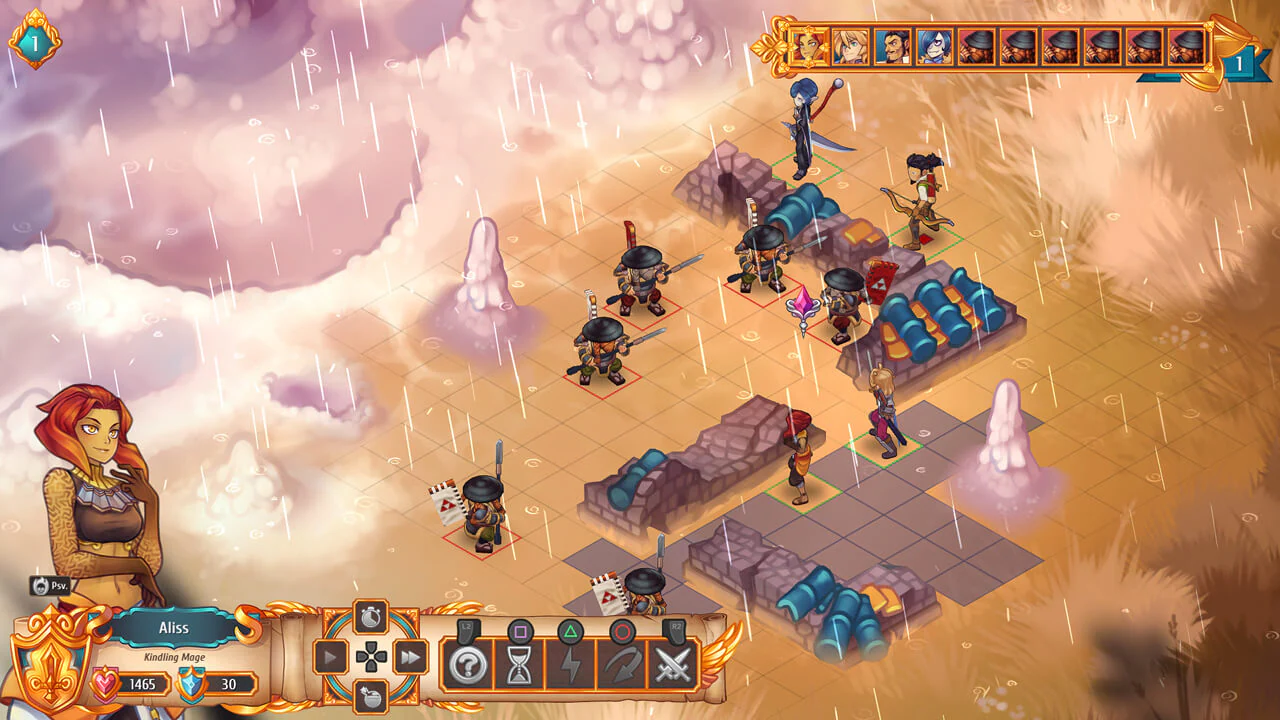This screenshot has height=720, width=1280.
Task: Click the stopwatch icon above the d-pad
Action: (x=371, y=615)
